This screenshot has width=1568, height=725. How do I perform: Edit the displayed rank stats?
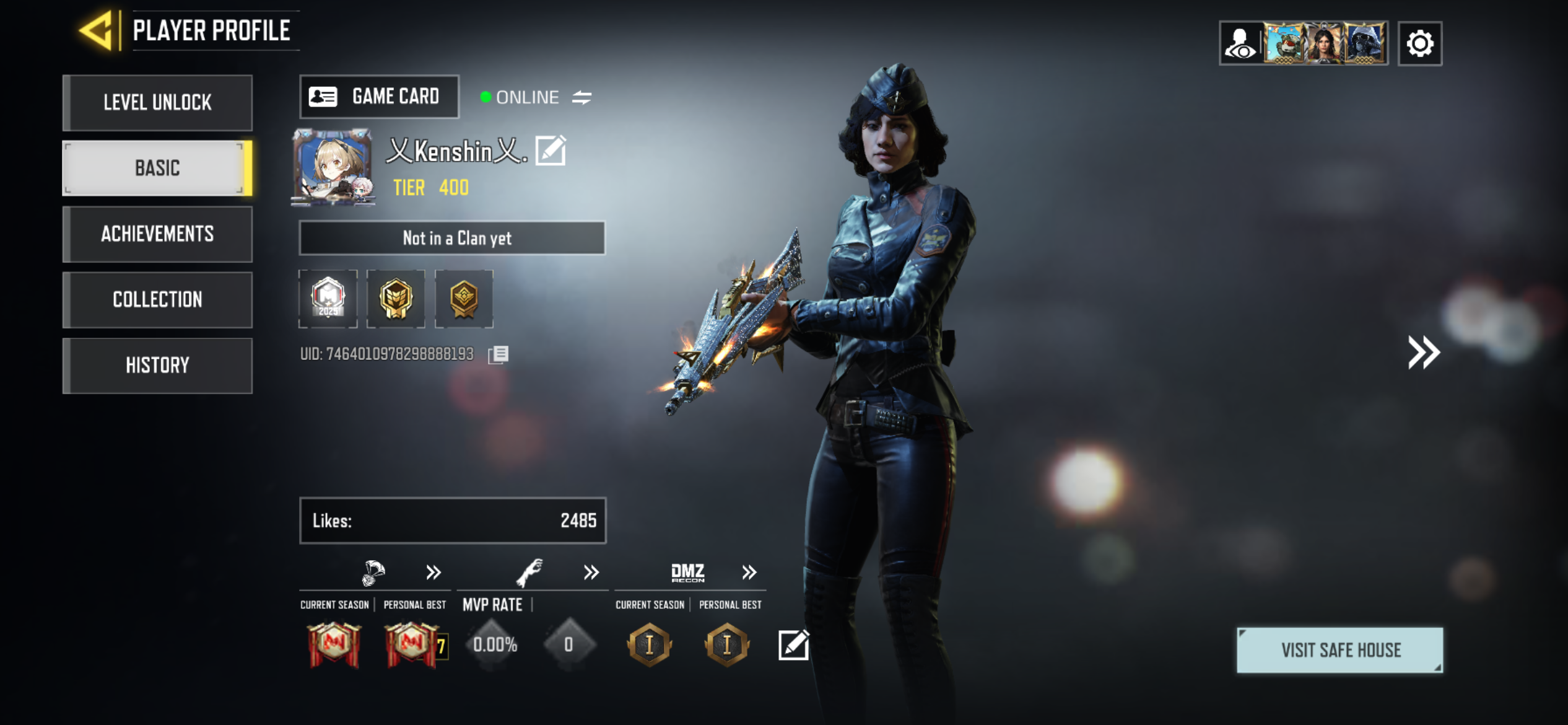click(793, 645)
